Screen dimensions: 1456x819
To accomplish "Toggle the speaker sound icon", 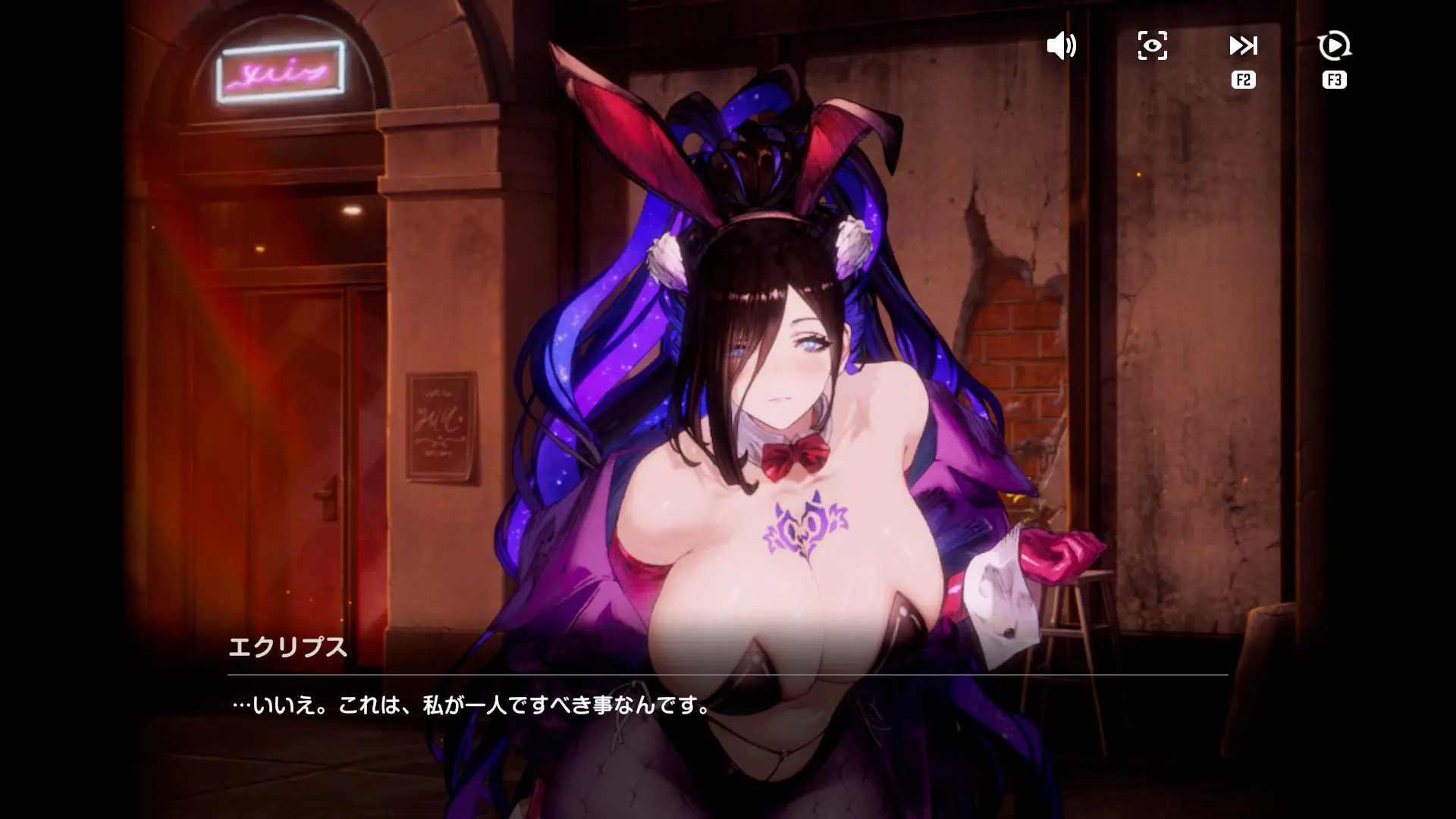I will click(x=1061, y=46).
